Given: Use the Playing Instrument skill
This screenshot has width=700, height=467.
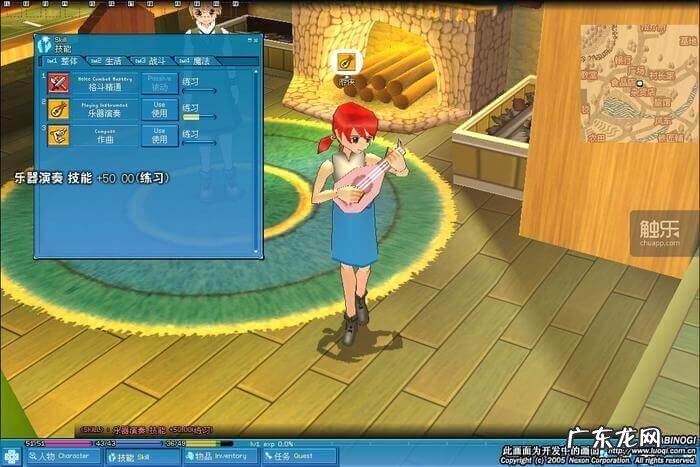Looking at the screenshot, I should [x=159, y=108].
